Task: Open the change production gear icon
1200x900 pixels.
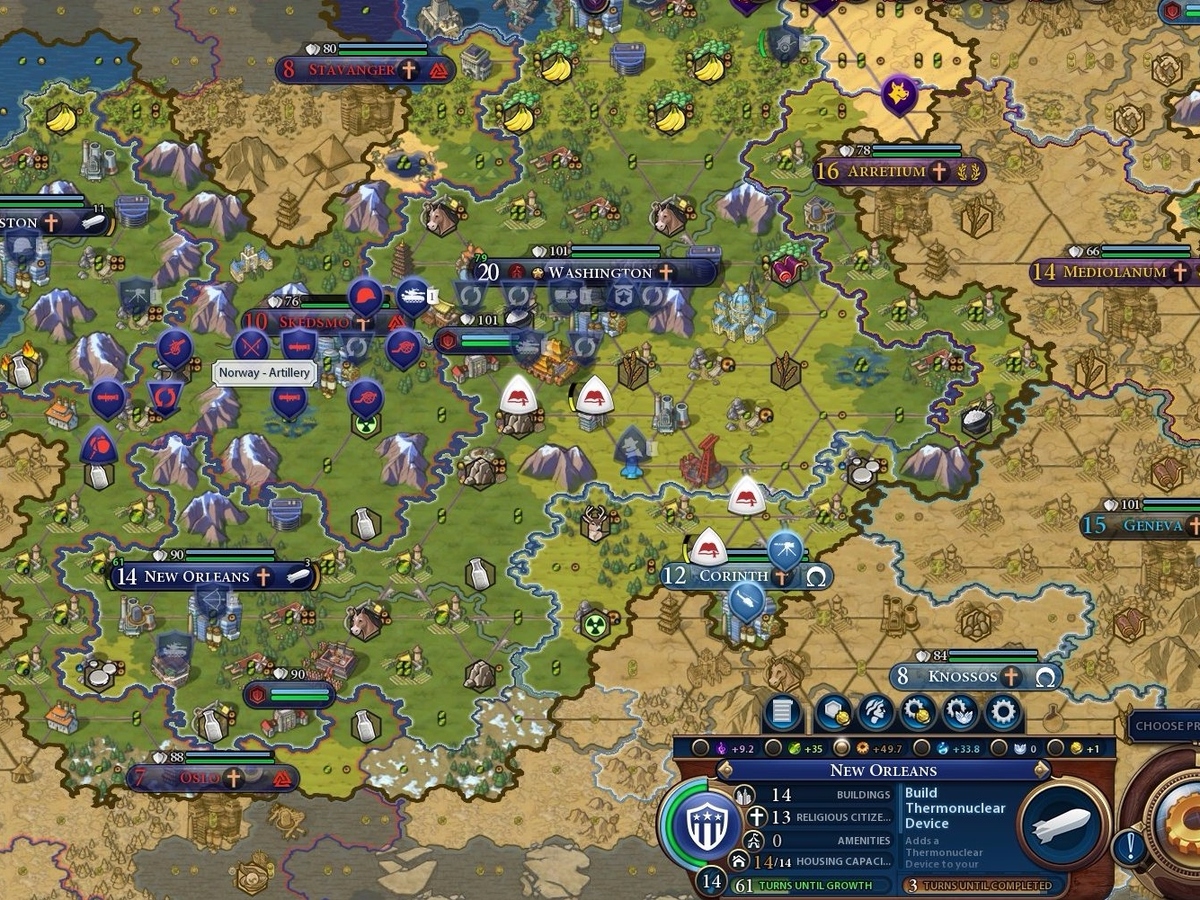Action: point(1003,712)
